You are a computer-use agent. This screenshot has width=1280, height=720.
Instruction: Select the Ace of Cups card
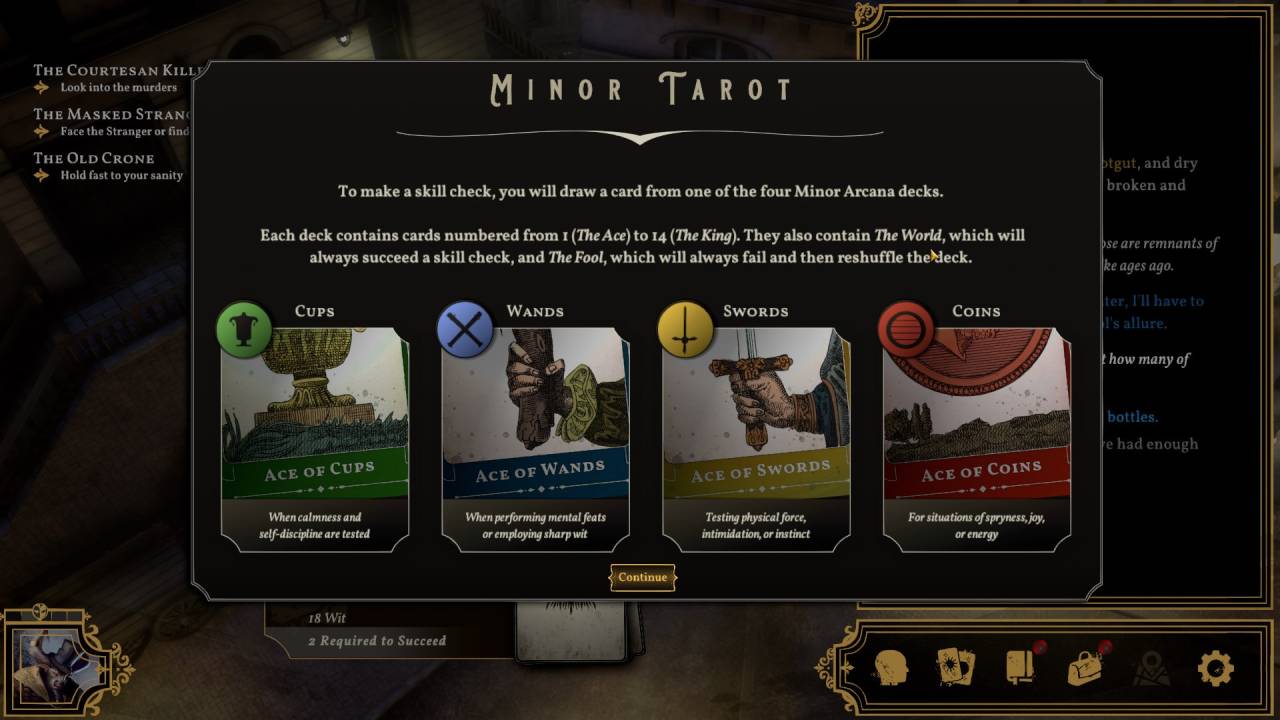coord(315,430)
